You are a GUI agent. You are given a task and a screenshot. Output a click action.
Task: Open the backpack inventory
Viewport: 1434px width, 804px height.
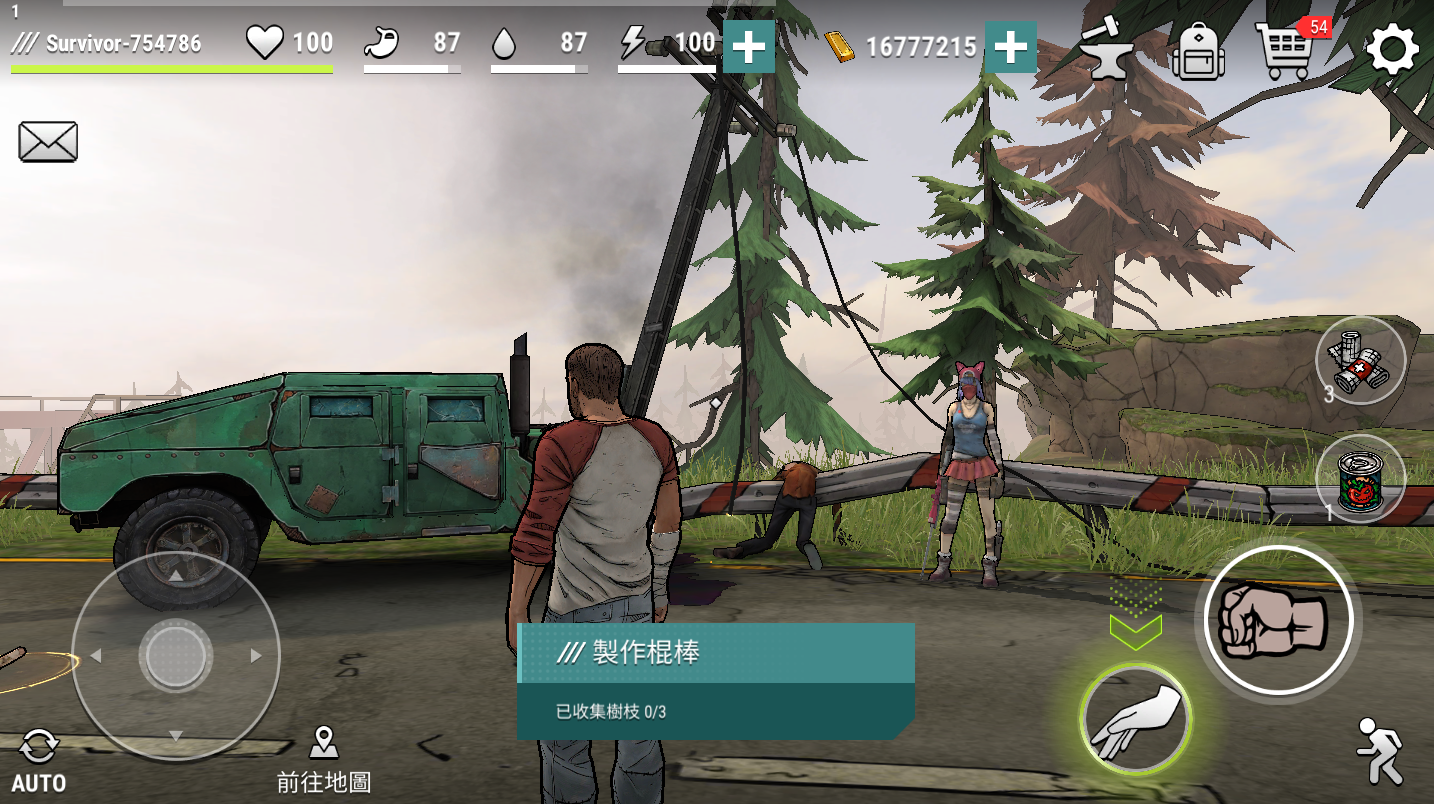[1197, 50]
